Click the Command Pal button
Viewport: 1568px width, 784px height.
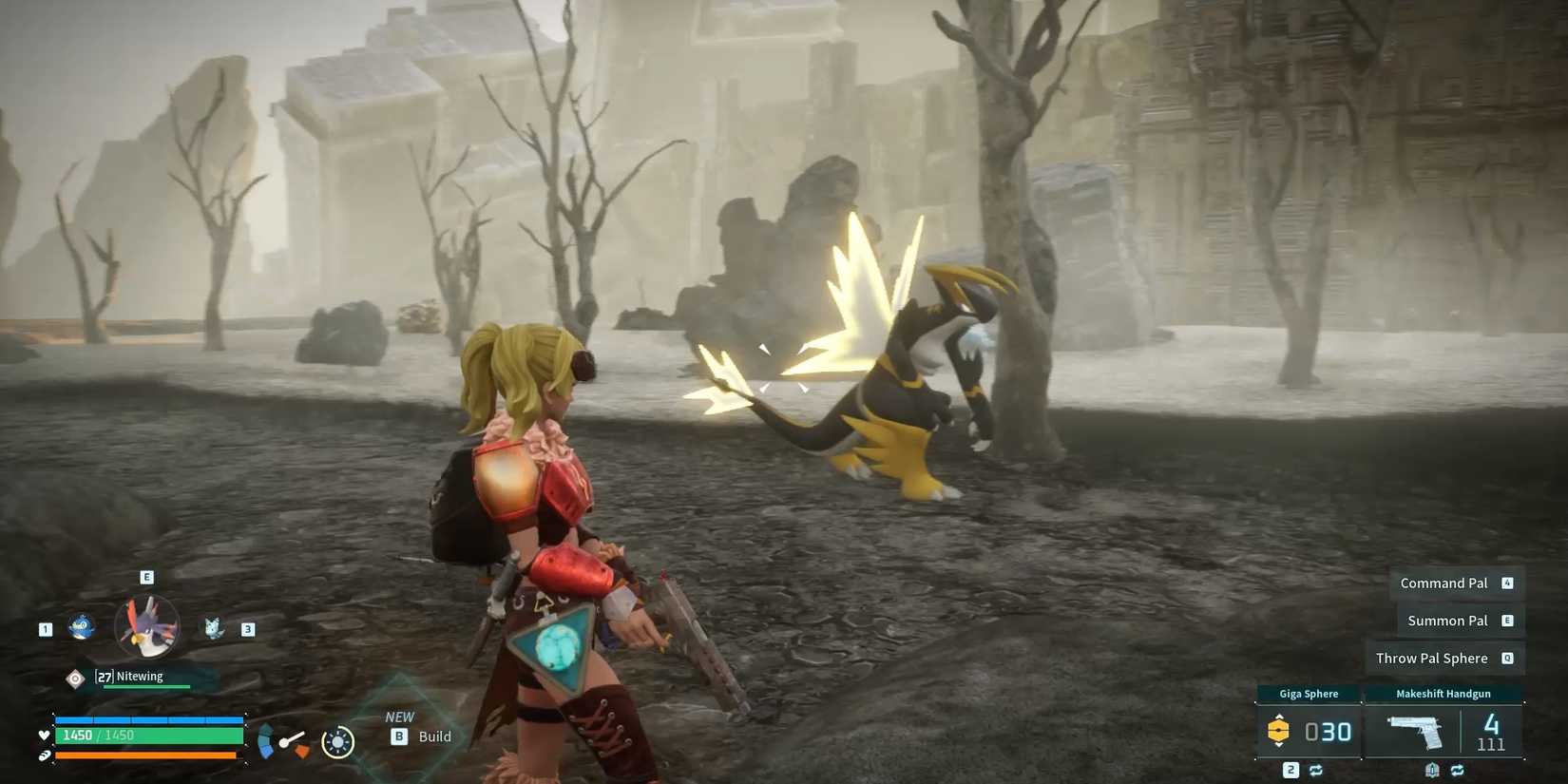coord(1446,583)
